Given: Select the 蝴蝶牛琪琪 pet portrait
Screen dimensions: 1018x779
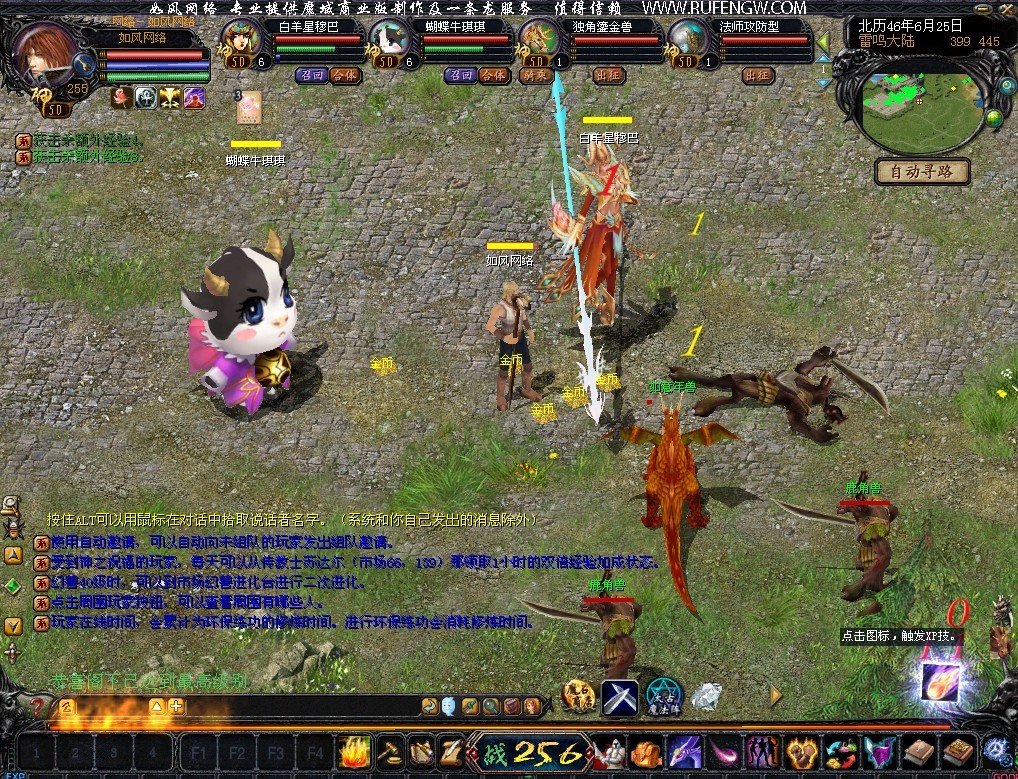Looking at the screenshot, I should click(x=390, y=42).
